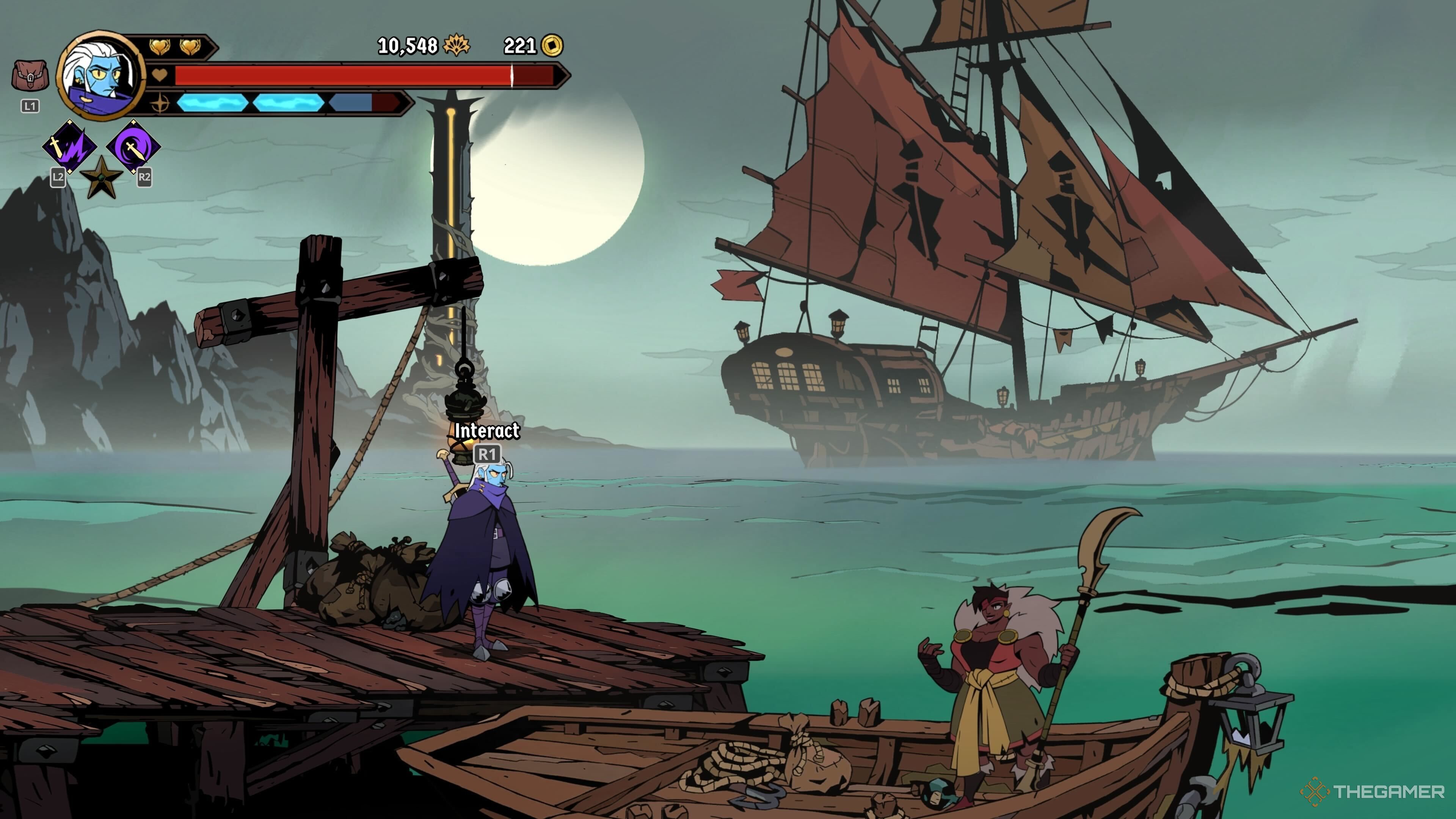Switch to the R2 skill slot tab

pos(144,177)
